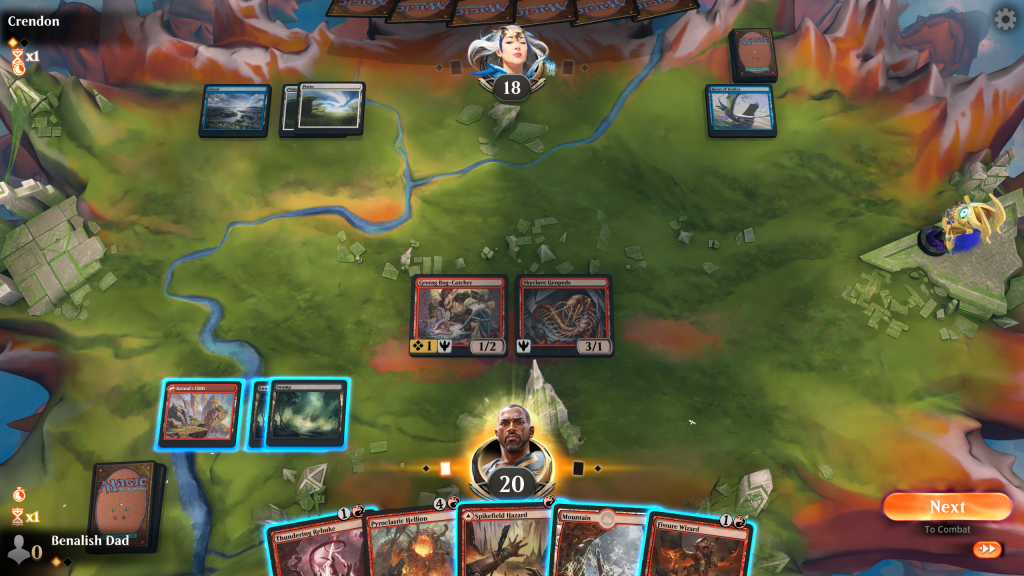Click the opponent's library deck

753,54
